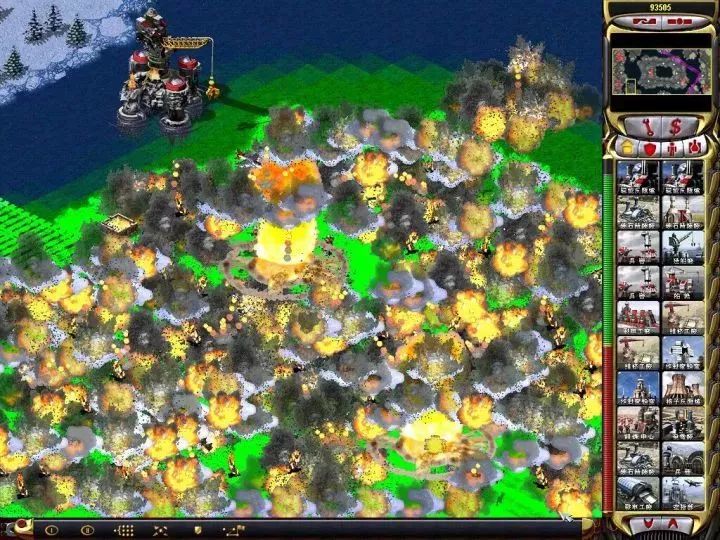The width and height of the screenshot is (720, 540).
Task: Activate the dollar-sign sell button
Action: tap(677, 126)
